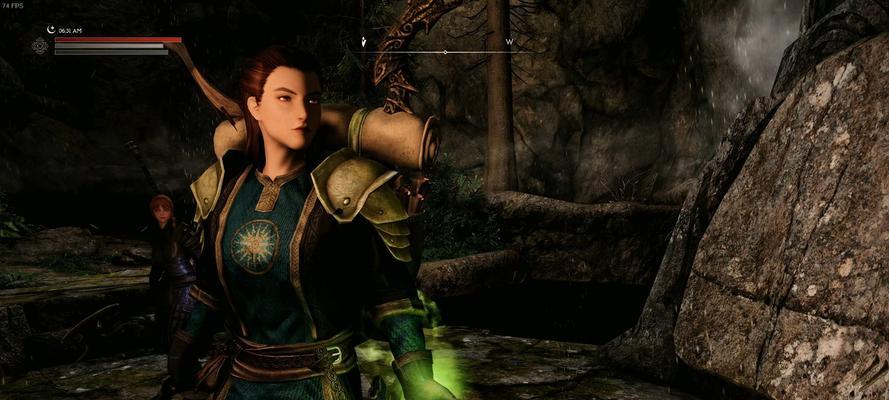Click the emblem icon beside the status bars
Image resolution: width=889 pixels, height=400 pixels.
(x=40, y=46)
